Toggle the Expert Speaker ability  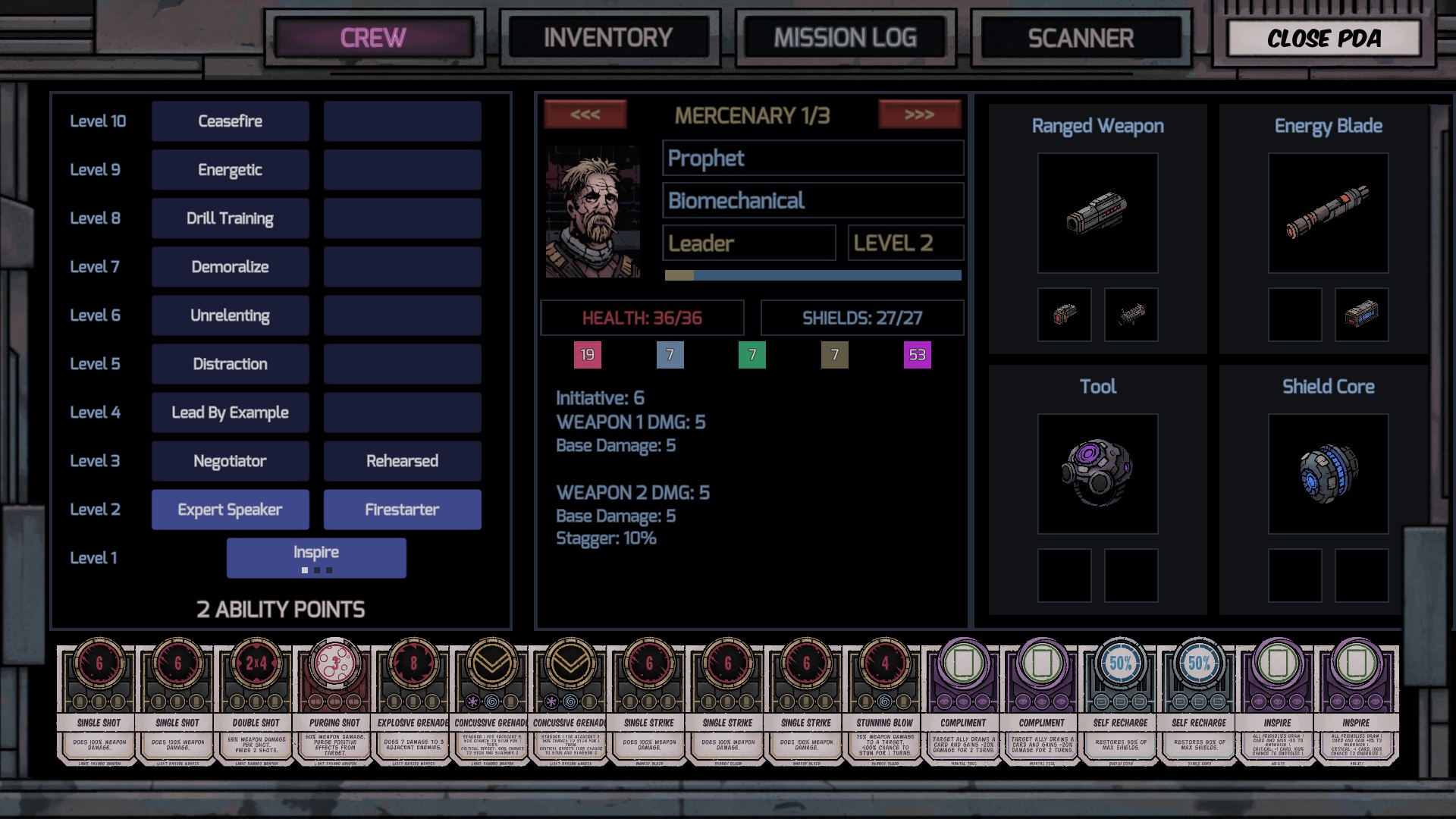tap(230, 509)
